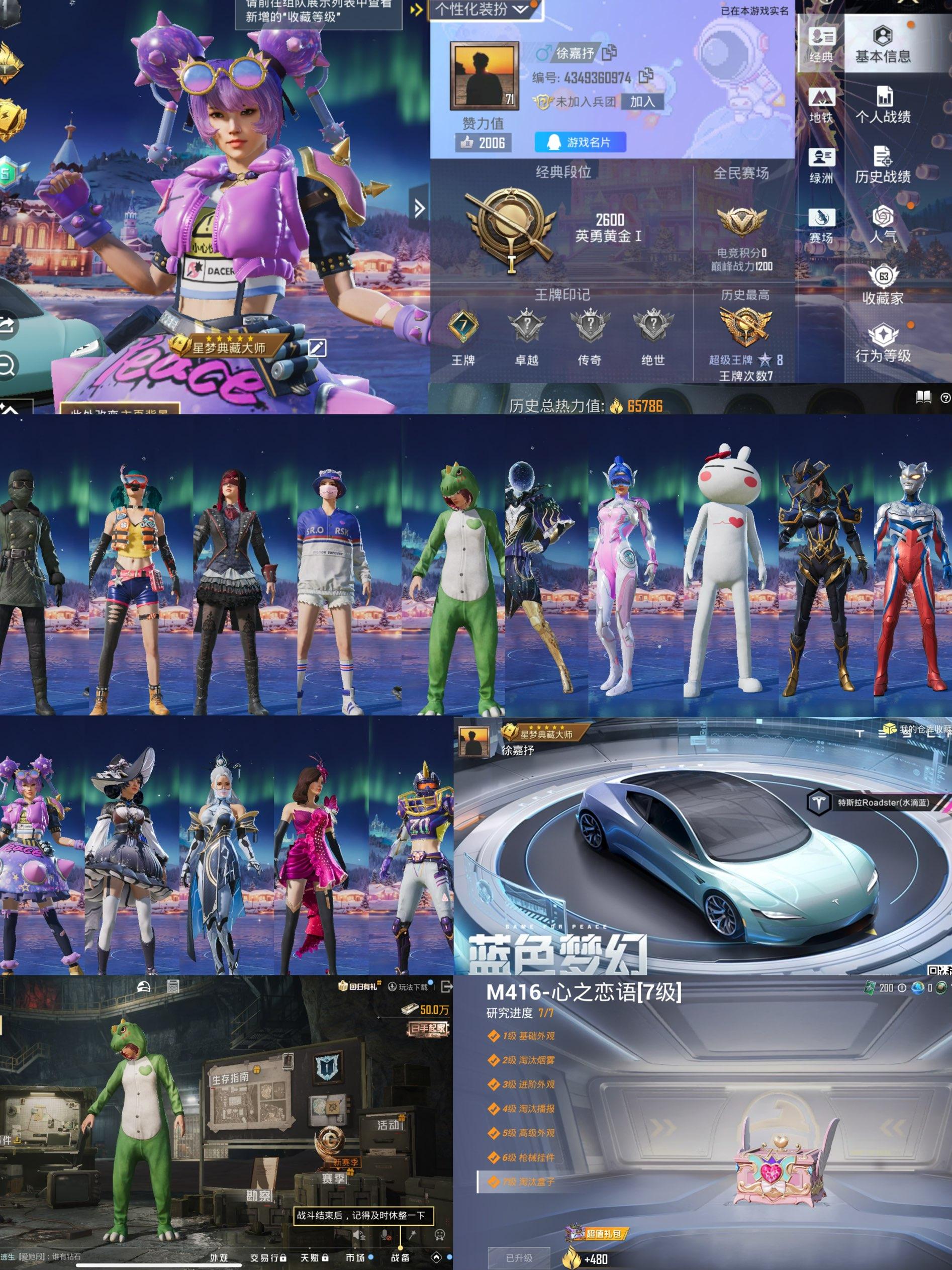Open the 交易行 trading tab
The width and height of the screenshot is (952, 1270).
tap(267, 1257)
